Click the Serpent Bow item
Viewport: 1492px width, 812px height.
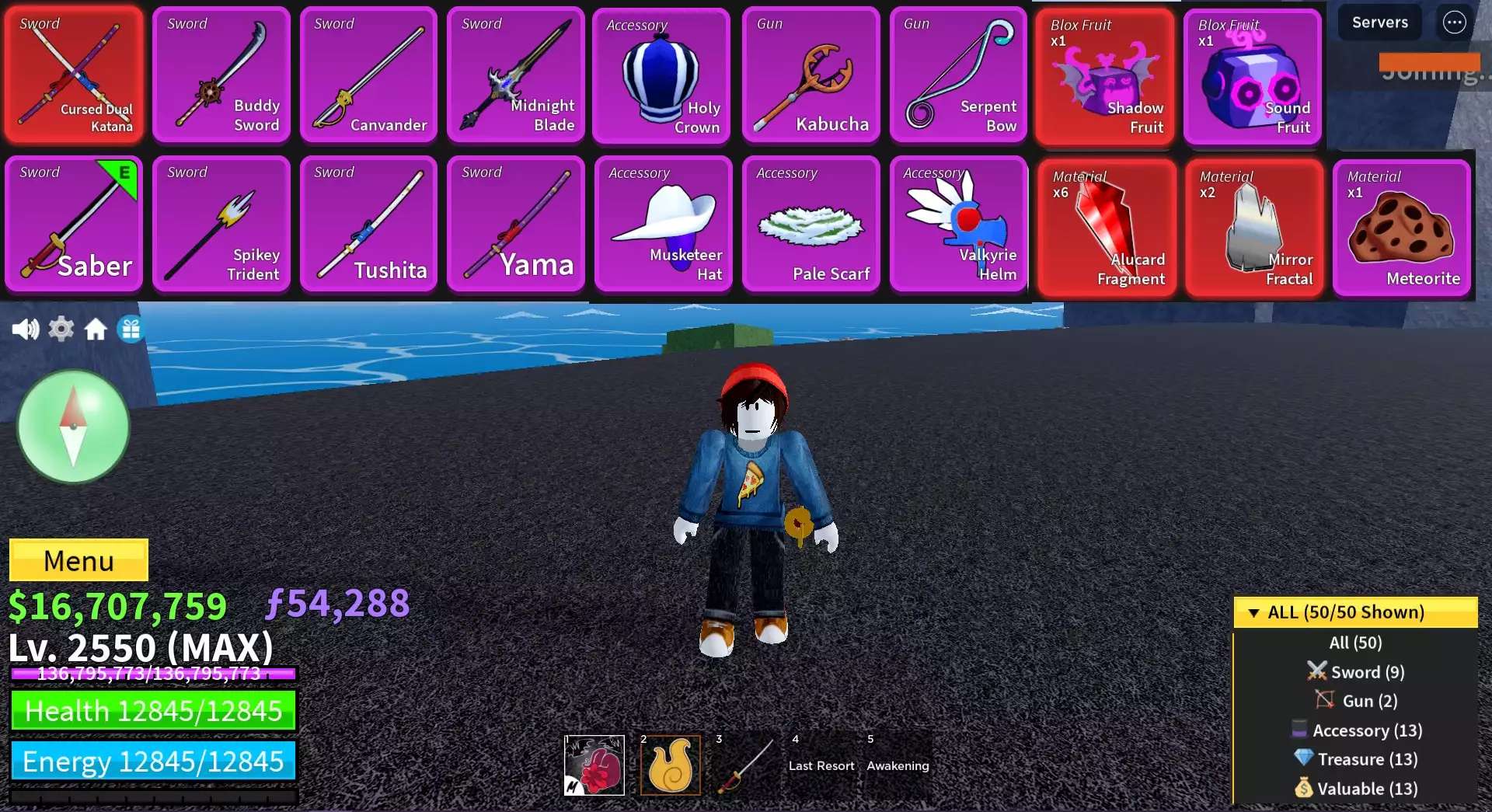959,74
